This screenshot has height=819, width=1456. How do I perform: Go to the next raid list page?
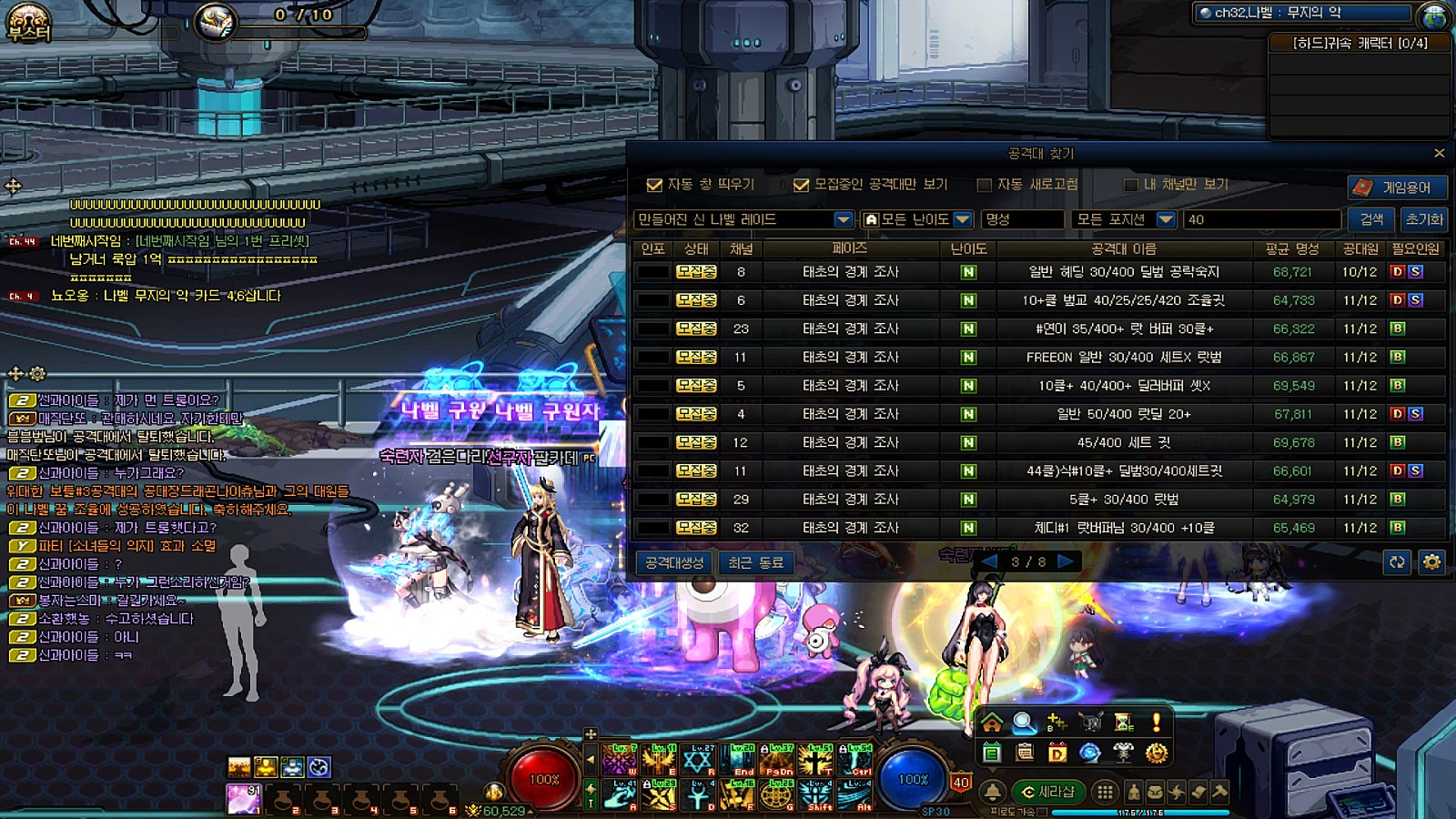point(1067,561)
